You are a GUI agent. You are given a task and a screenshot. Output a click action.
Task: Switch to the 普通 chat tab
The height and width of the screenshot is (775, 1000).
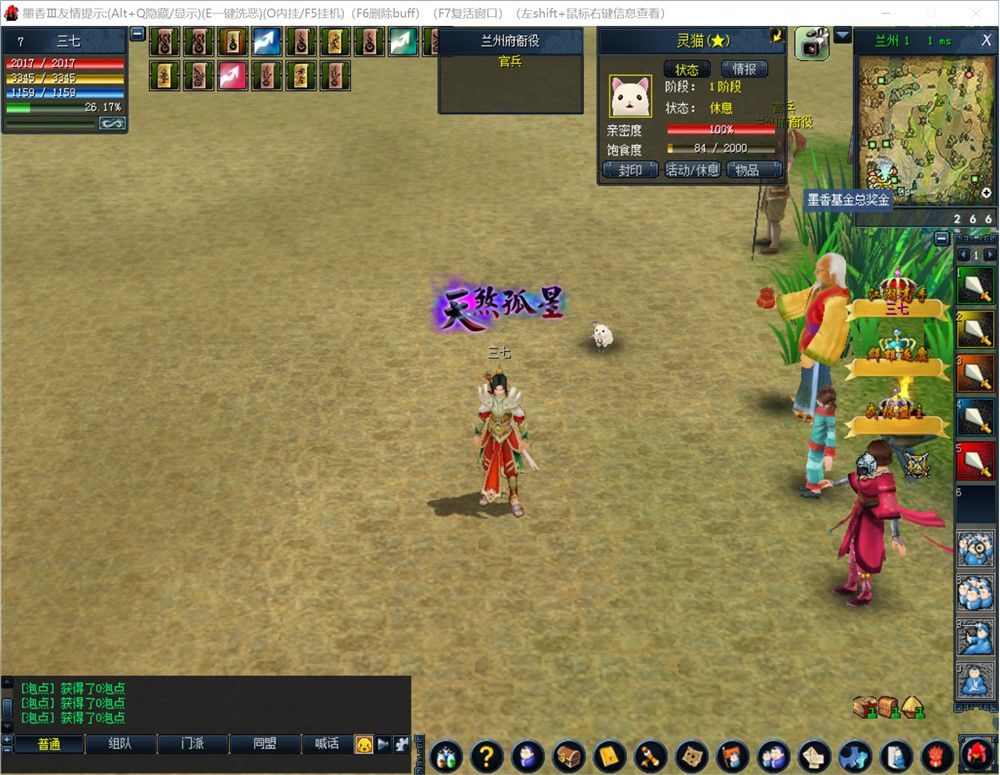tap(49, 744)
